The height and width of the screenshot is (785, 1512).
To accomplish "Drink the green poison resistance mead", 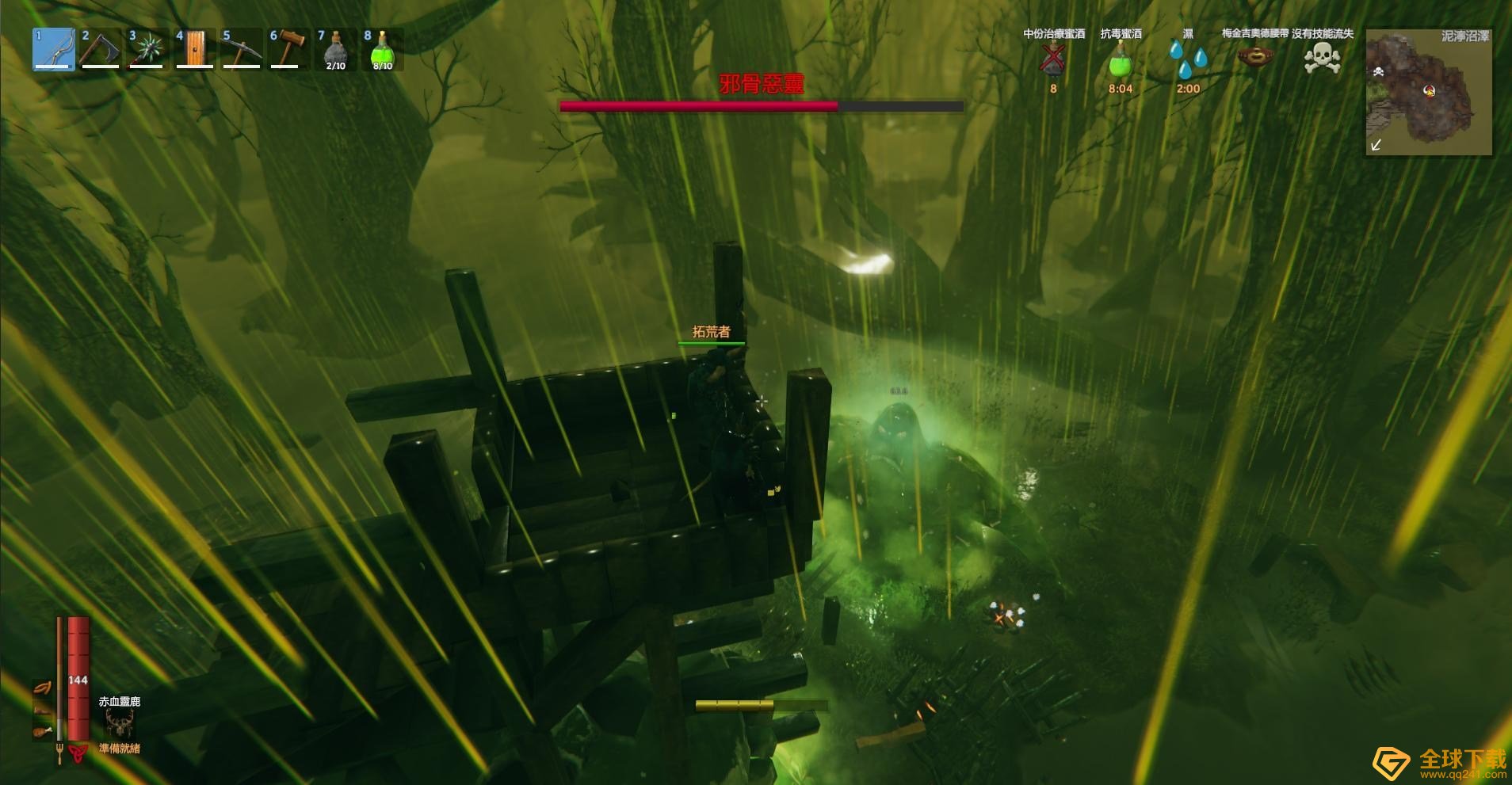I will pos(382,49).
